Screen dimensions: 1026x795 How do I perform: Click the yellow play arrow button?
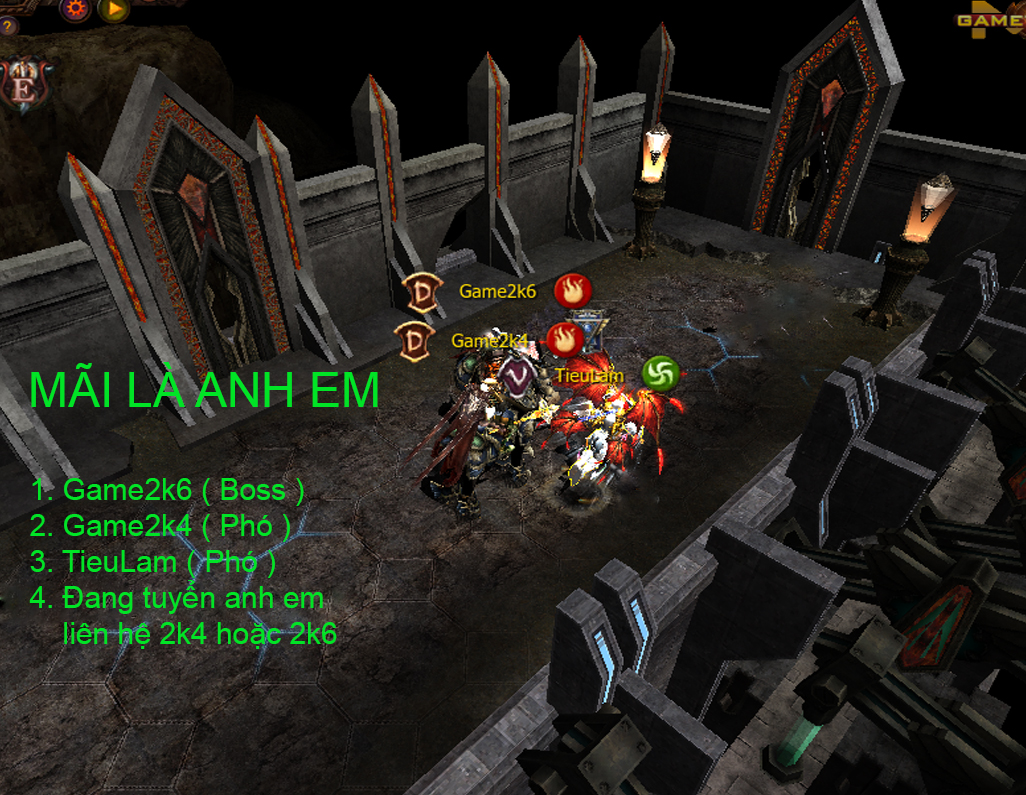pyautogui.click(x=114, y=9)
